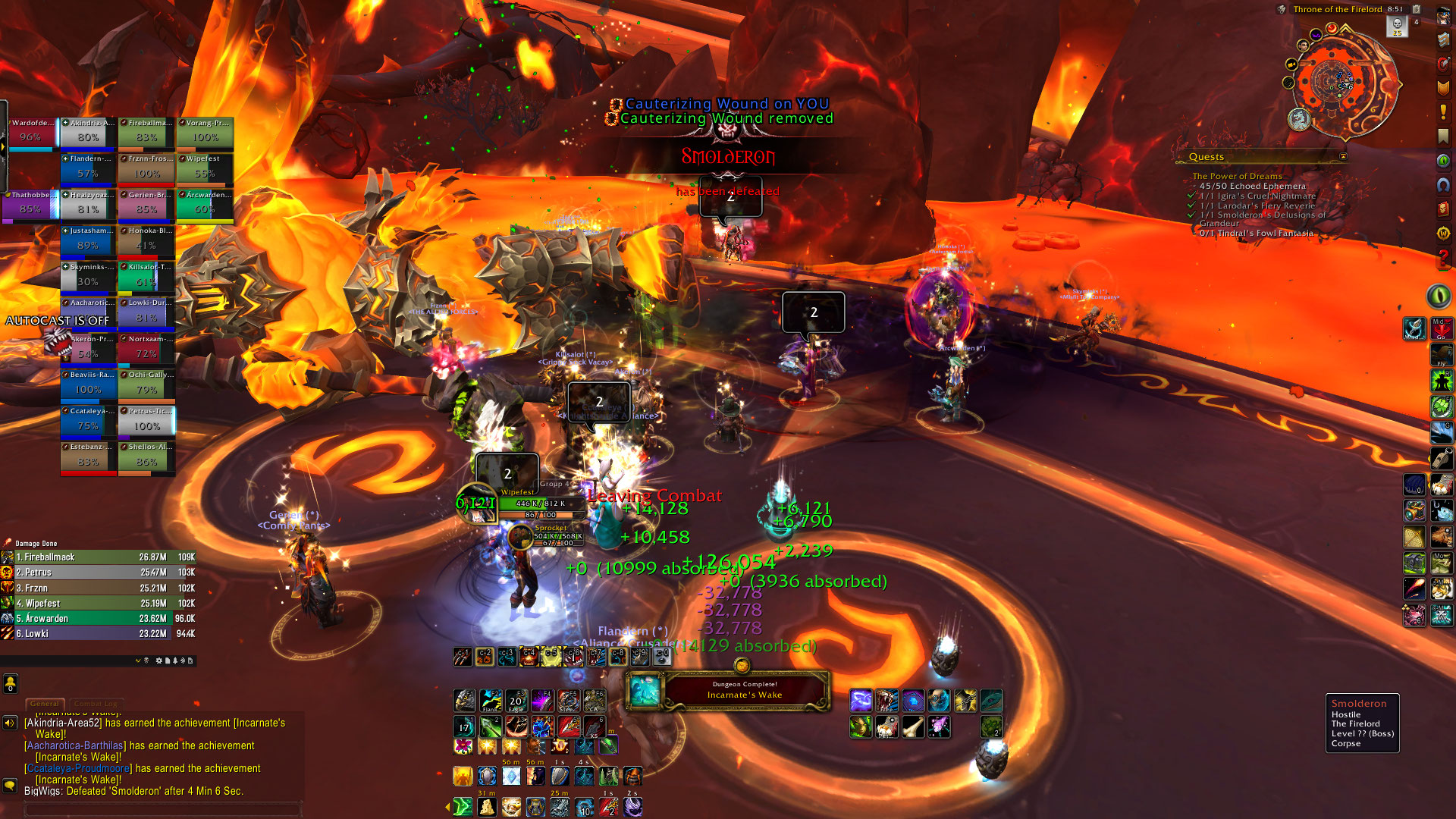This screenshot has width=1456, height=819.
Task: Open The Power of Dreams quest
Action: point(1237,176)
